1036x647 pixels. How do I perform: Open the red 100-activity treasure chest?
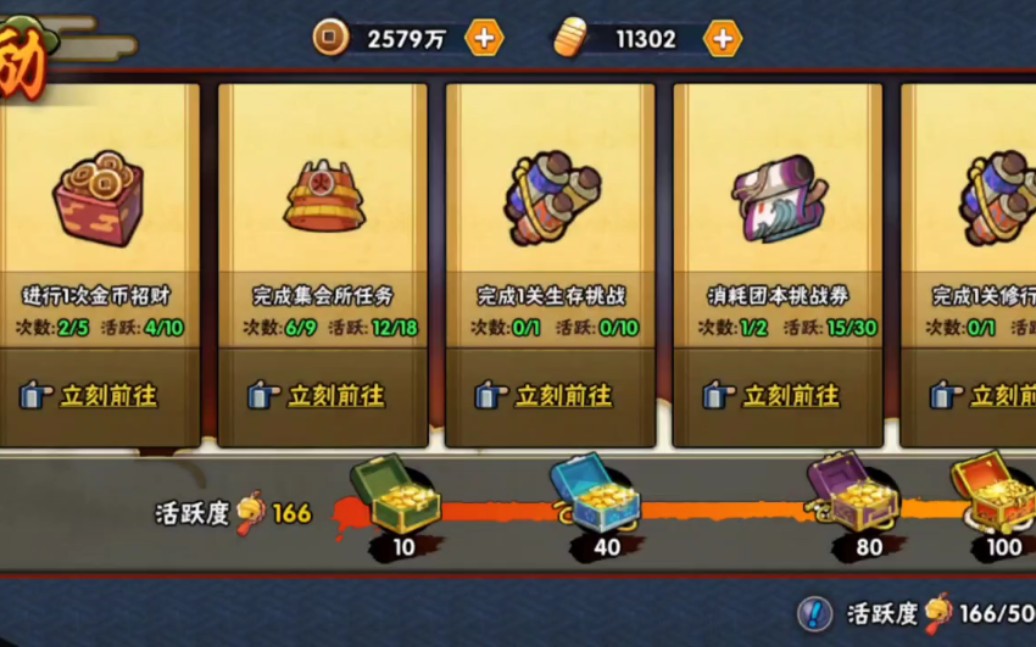[993, 493]
